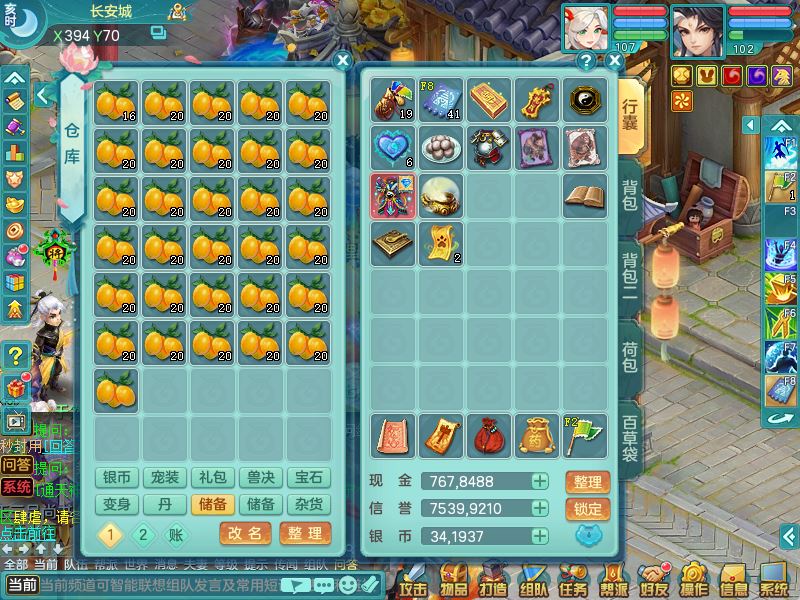Viewport: 800px width, 600px height.
Task: Select the 银币 warehouse category
Action: 116,478
